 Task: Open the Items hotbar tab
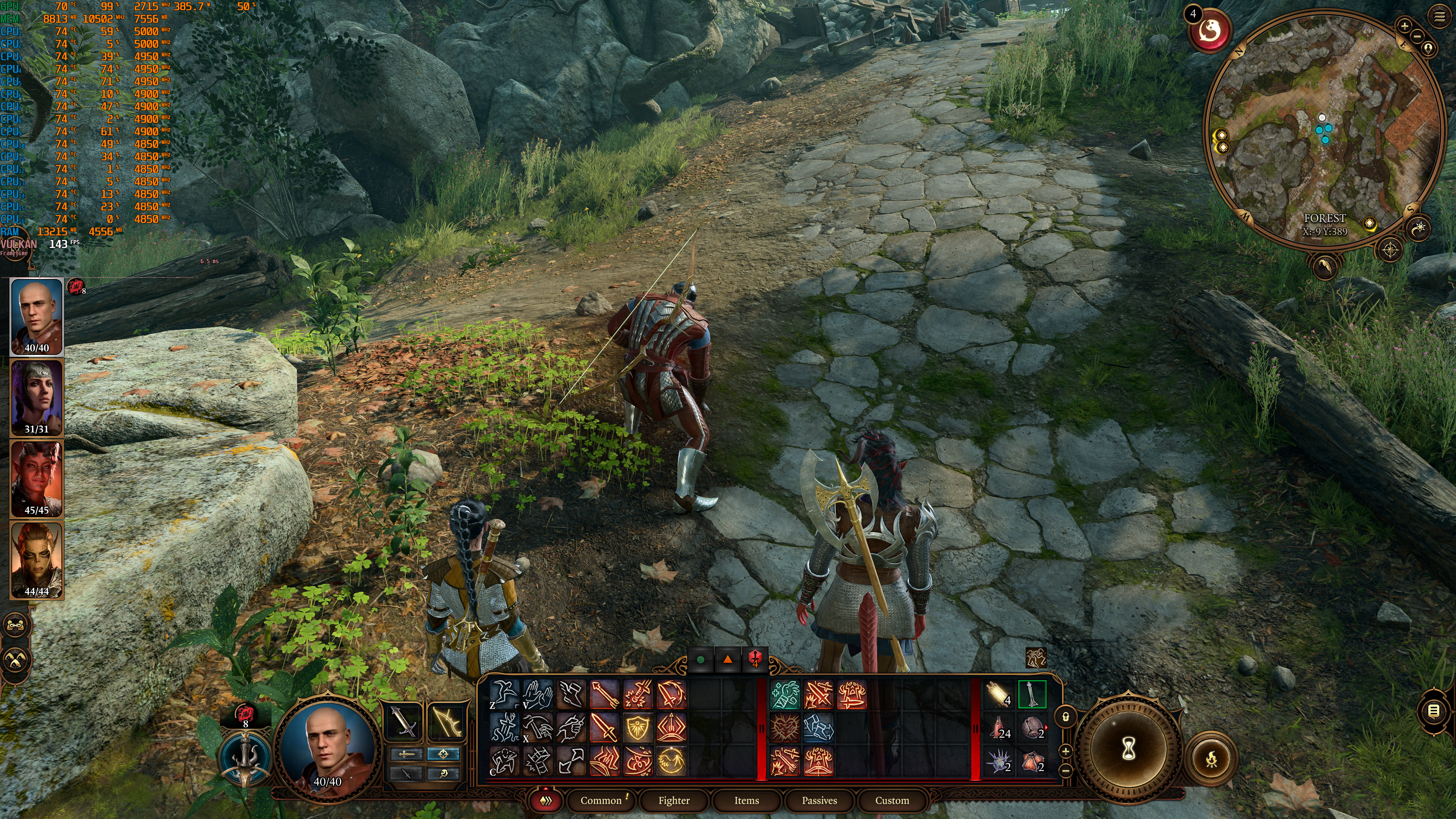pyautogui.click(x=746, y=800)
